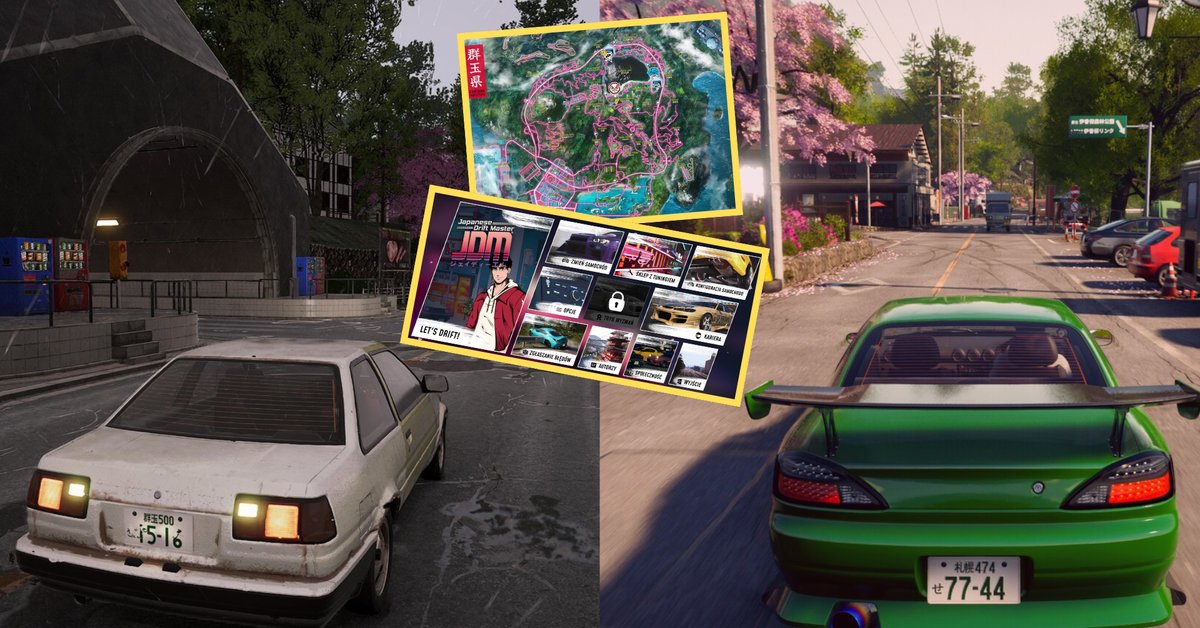Show the Autorzy credits tile

[604, 352]
